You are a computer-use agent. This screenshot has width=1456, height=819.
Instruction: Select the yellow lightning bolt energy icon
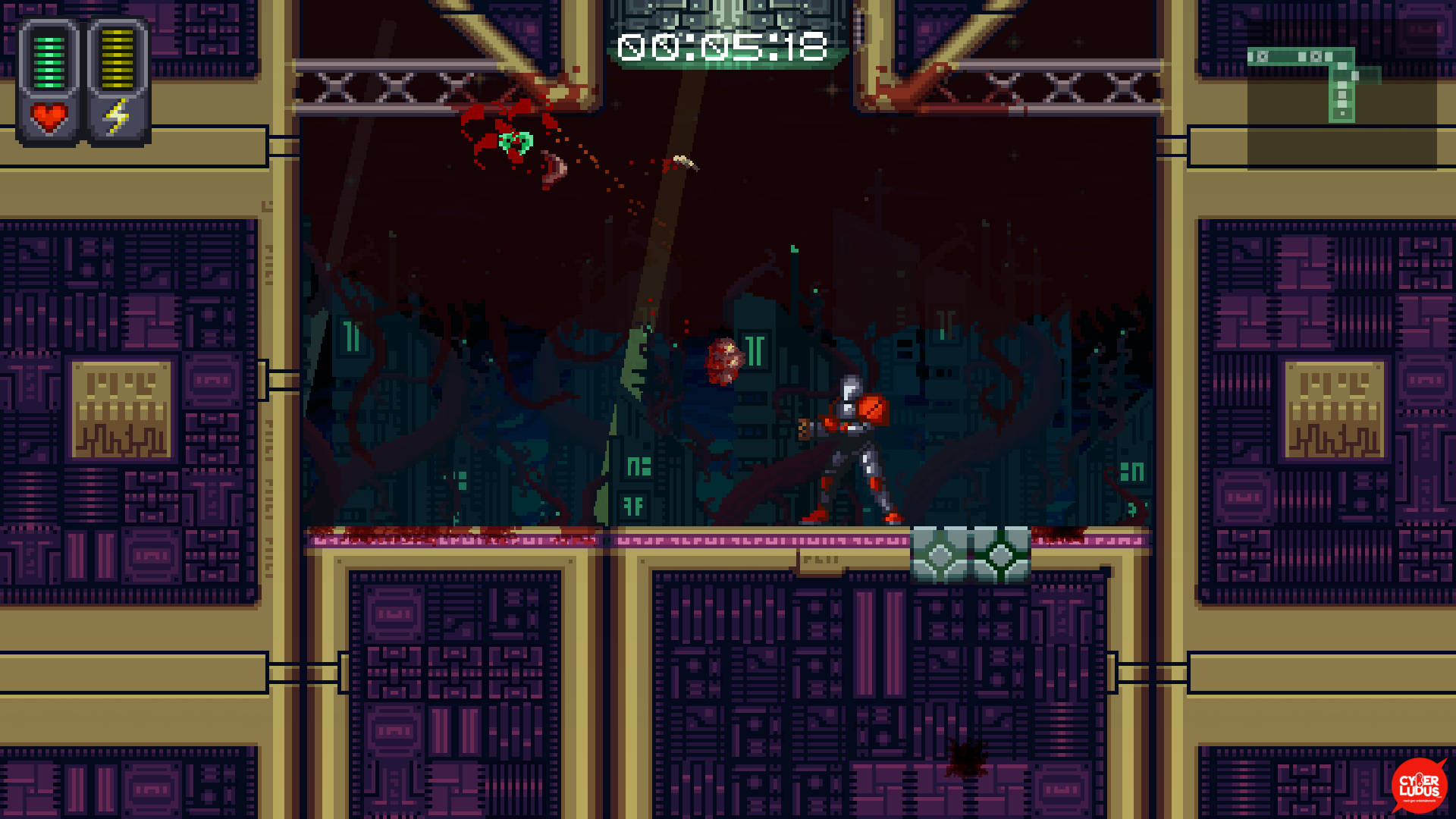click(117, 118)
